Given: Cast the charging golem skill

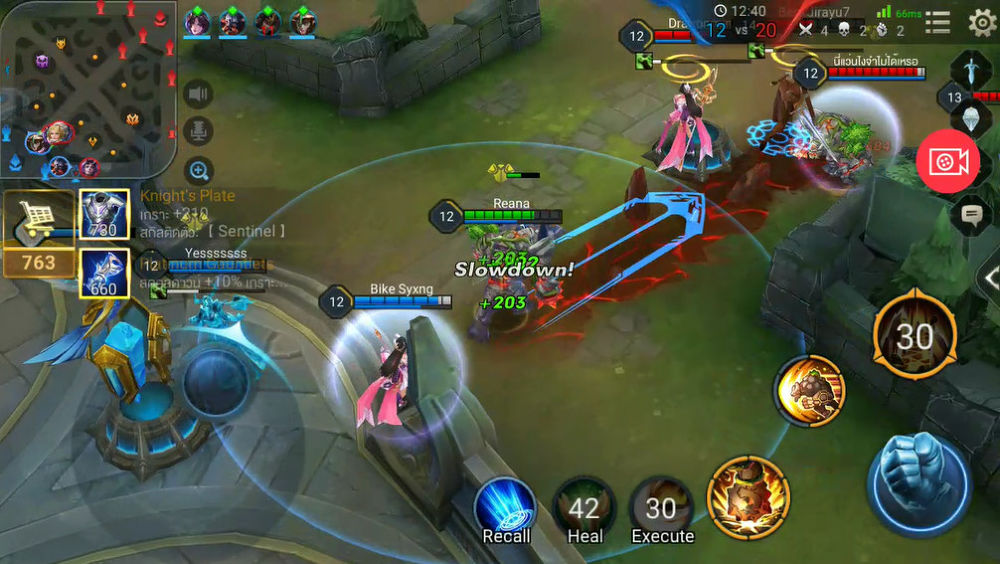Looking at the screenshot, I should point(808,390).
